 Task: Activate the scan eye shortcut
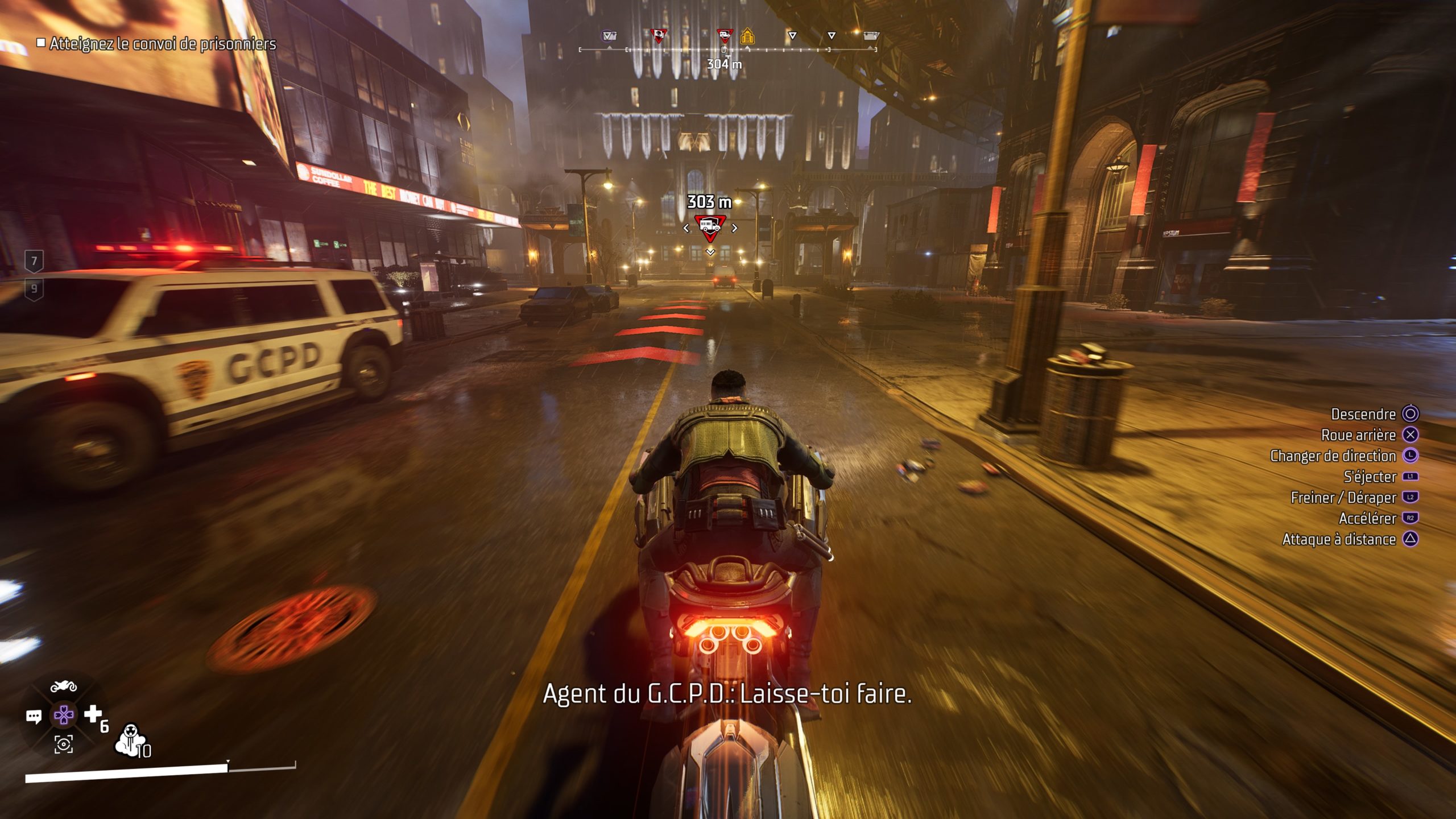64,744
